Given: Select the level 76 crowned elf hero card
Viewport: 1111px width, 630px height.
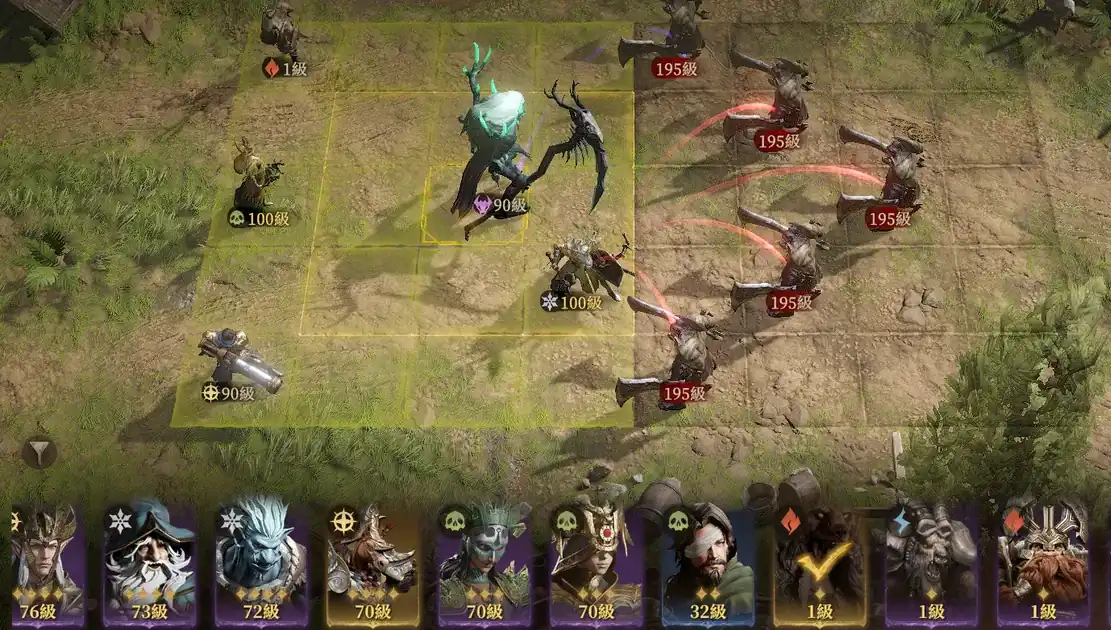Looking at the screenshot, I should [x=46, y=563].
